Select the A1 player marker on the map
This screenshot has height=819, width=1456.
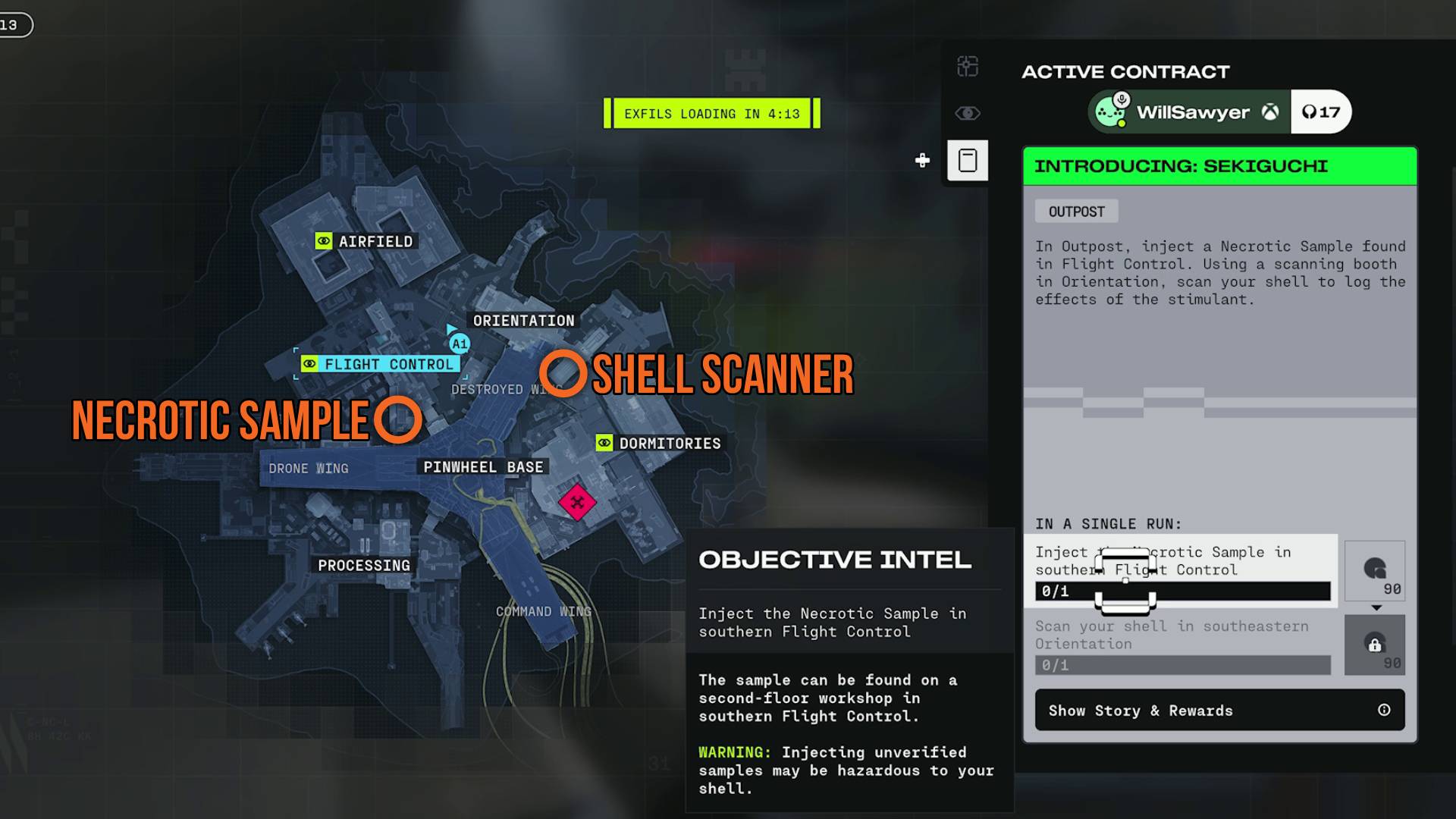point(458,343)
